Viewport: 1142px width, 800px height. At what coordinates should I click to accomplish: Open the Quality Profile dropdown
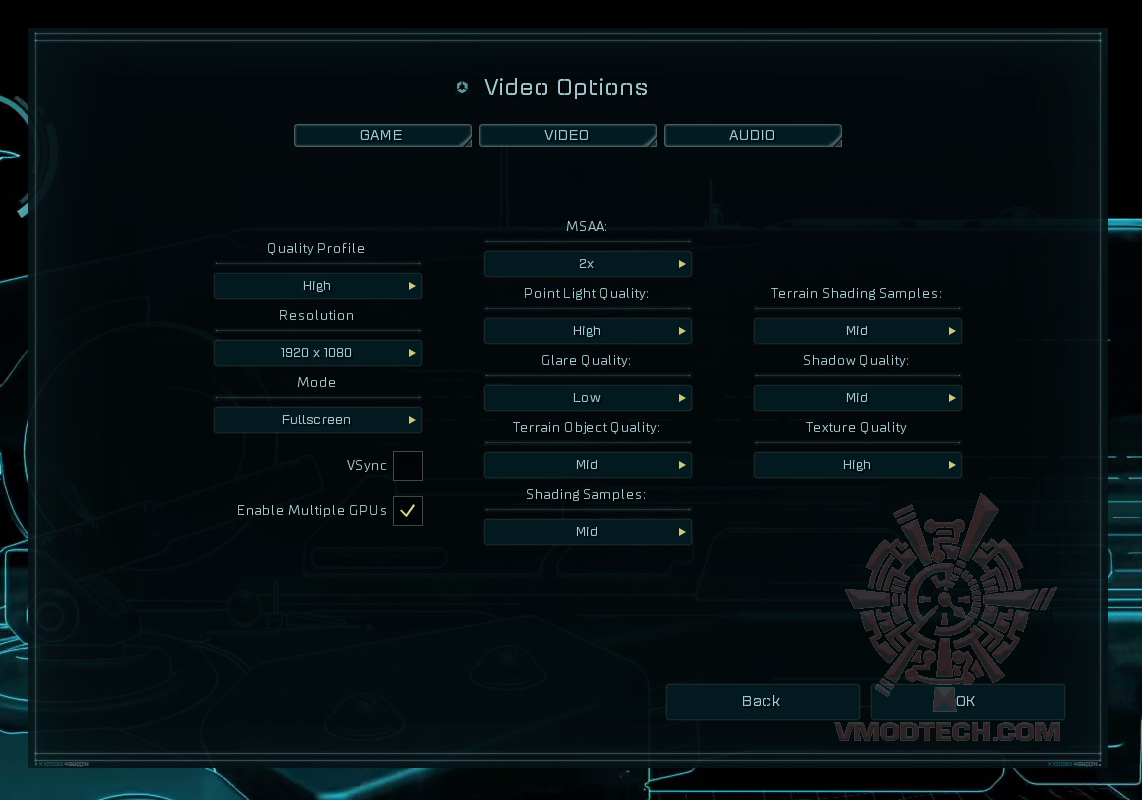click(x=318, y=286)
